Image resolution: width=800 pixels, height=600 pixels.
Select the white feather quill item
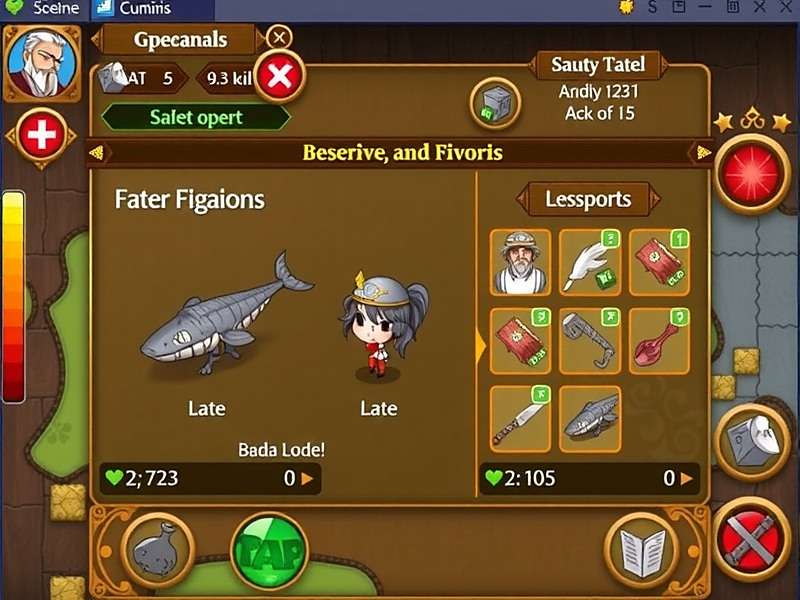(590, 262)
